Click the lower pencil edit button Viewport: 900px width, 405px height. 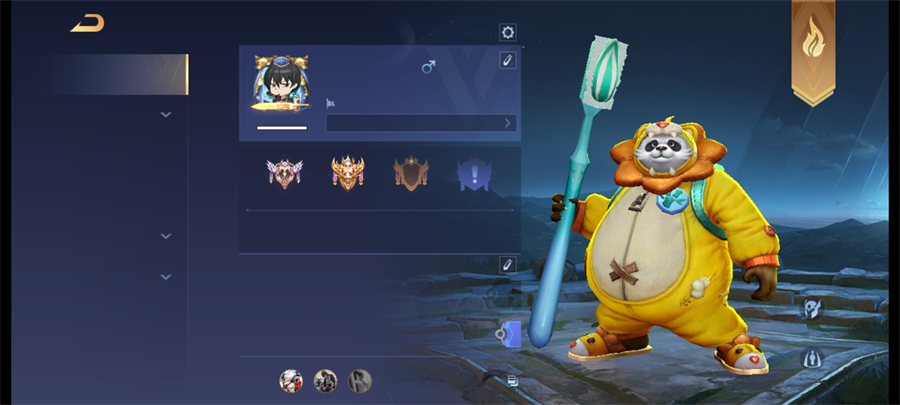tap(508, 264)
